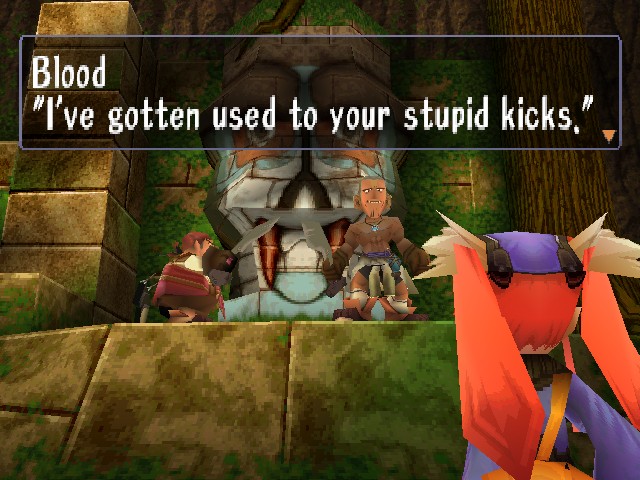Click Blood's dialogue text box
Viewport: 640px width, 480px height.
tap(320, 93)
